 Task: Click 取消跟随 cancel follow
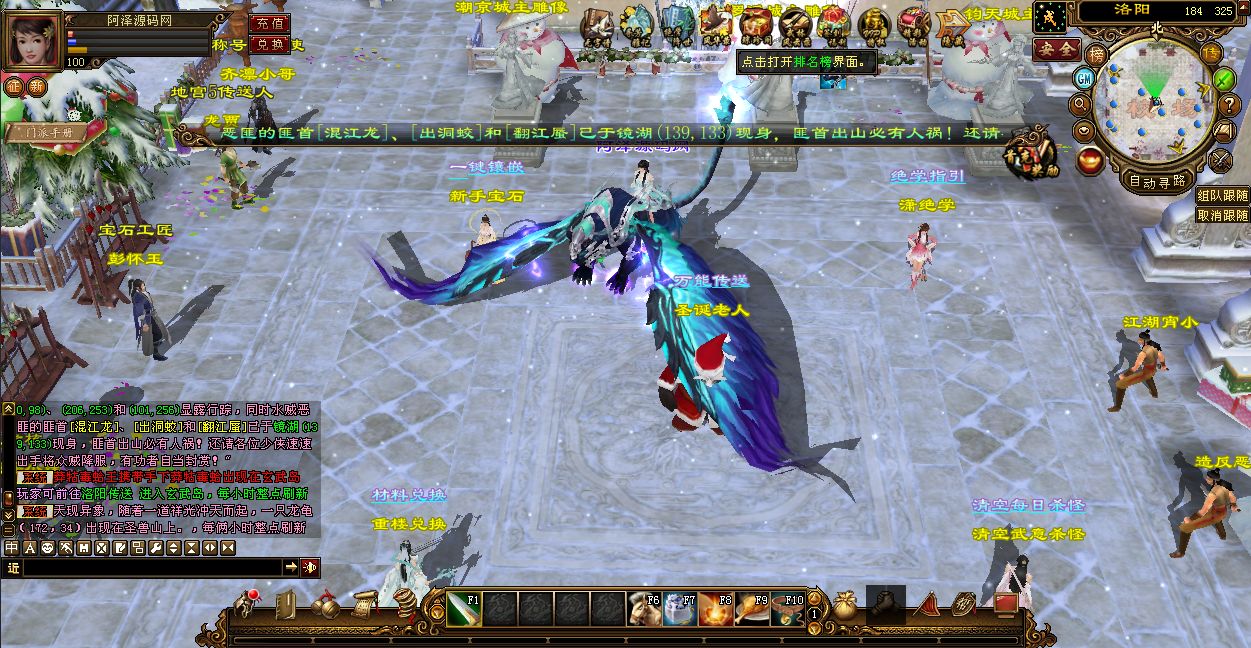[1222, 215]
